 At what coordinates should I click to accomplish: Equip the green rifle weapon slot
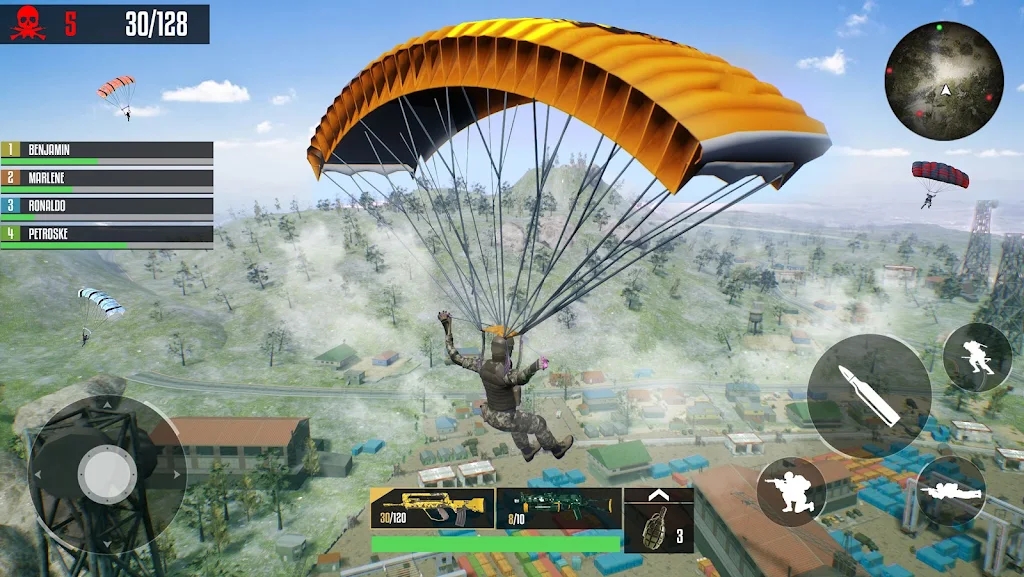pos(558,508)
